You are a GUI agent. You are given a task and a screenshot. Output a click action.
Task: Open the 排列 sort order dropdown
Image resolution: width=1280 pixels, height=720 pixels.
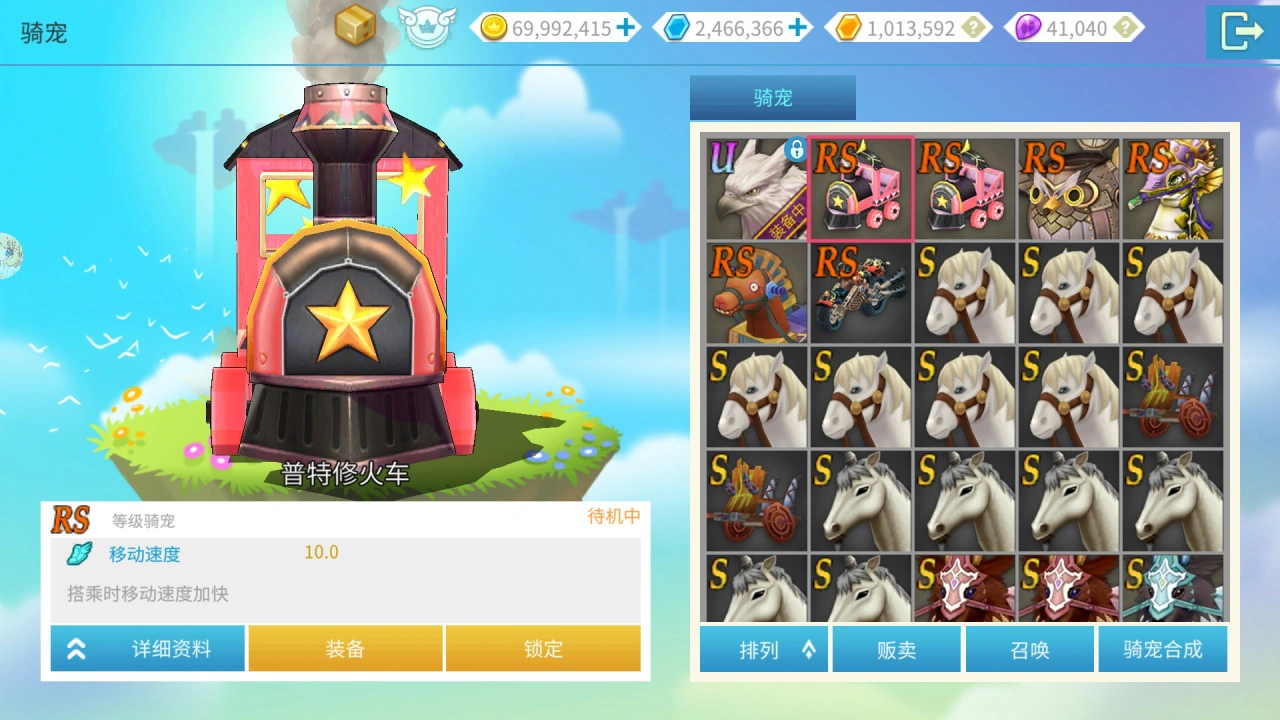(x=763, y=649)
